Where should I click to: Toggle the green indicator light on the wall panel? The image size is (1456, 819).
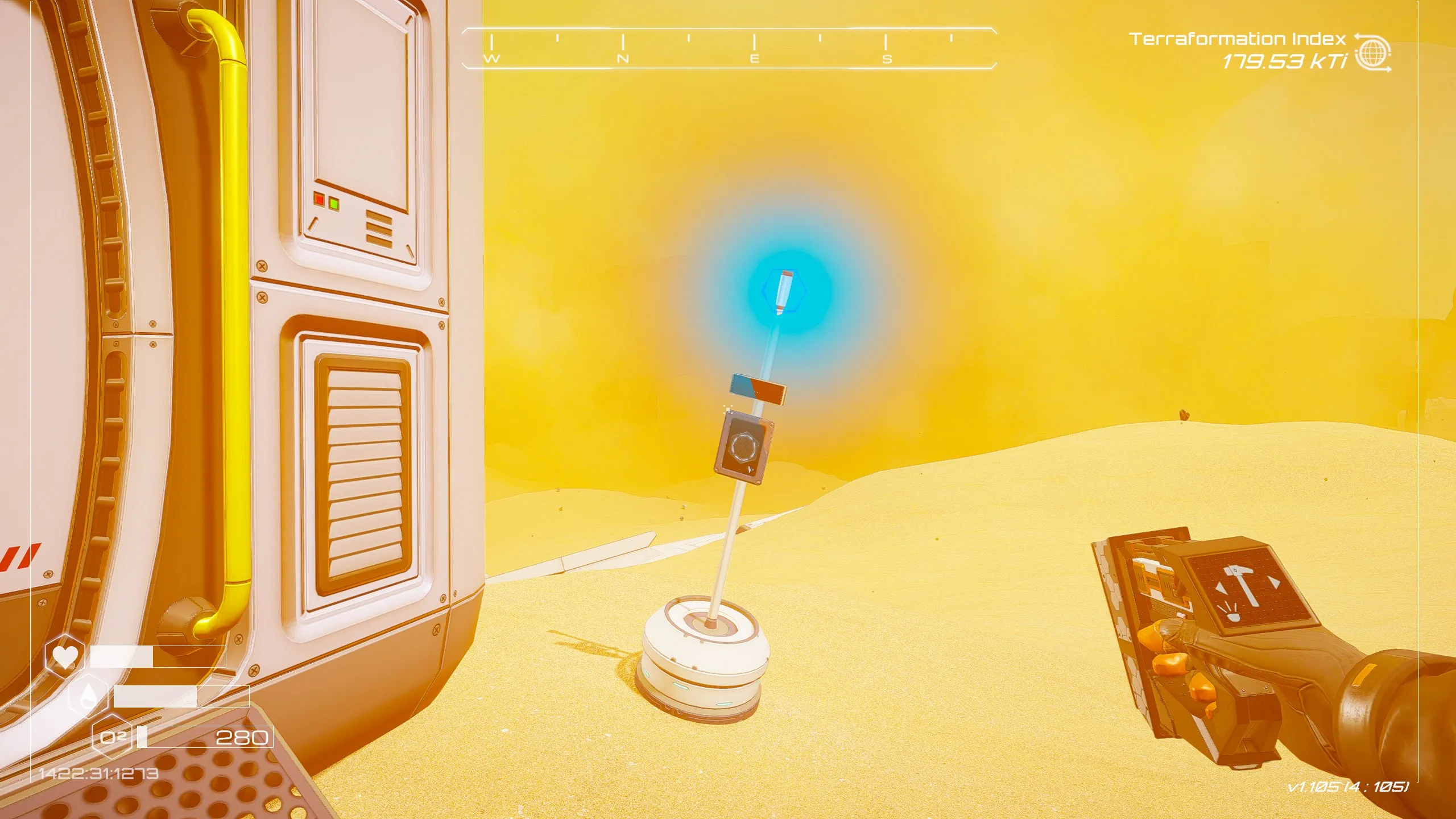(x=333, y=204)
